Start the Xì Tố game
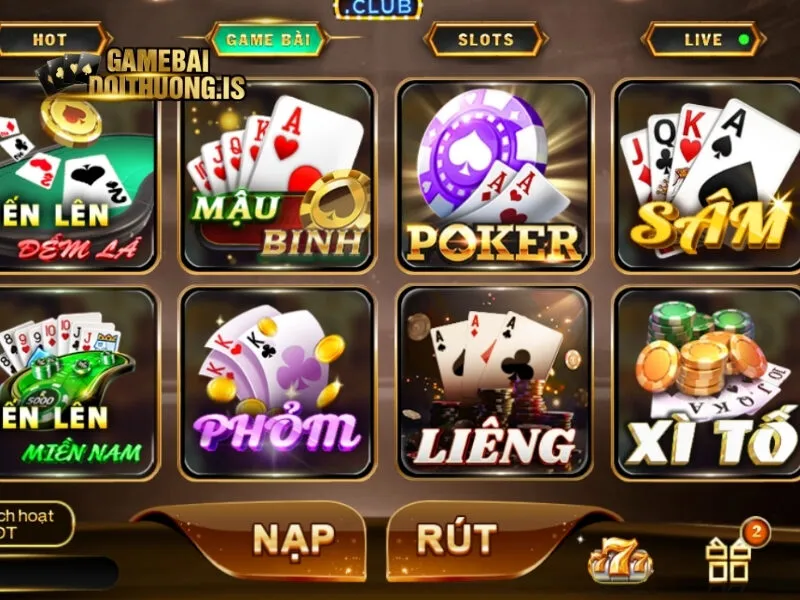The height and width of the screenshot is (600, 800). pos(708,382)
